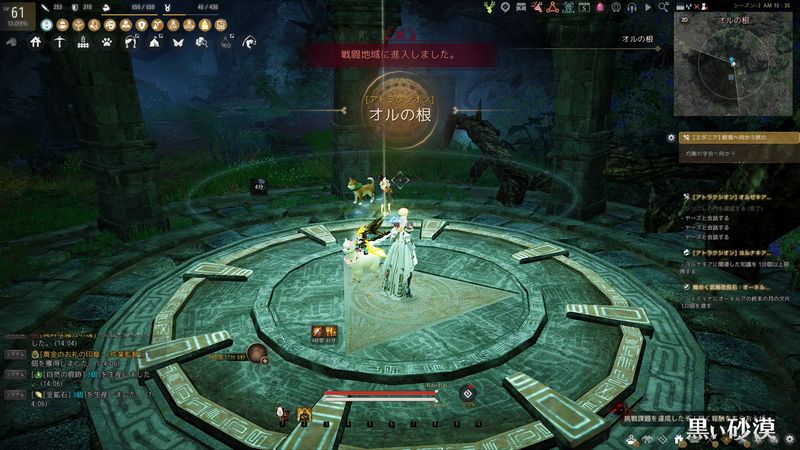800x450 pixels.
Task: Open the calendar icon in top bar
Action: (x=582, y=7)
